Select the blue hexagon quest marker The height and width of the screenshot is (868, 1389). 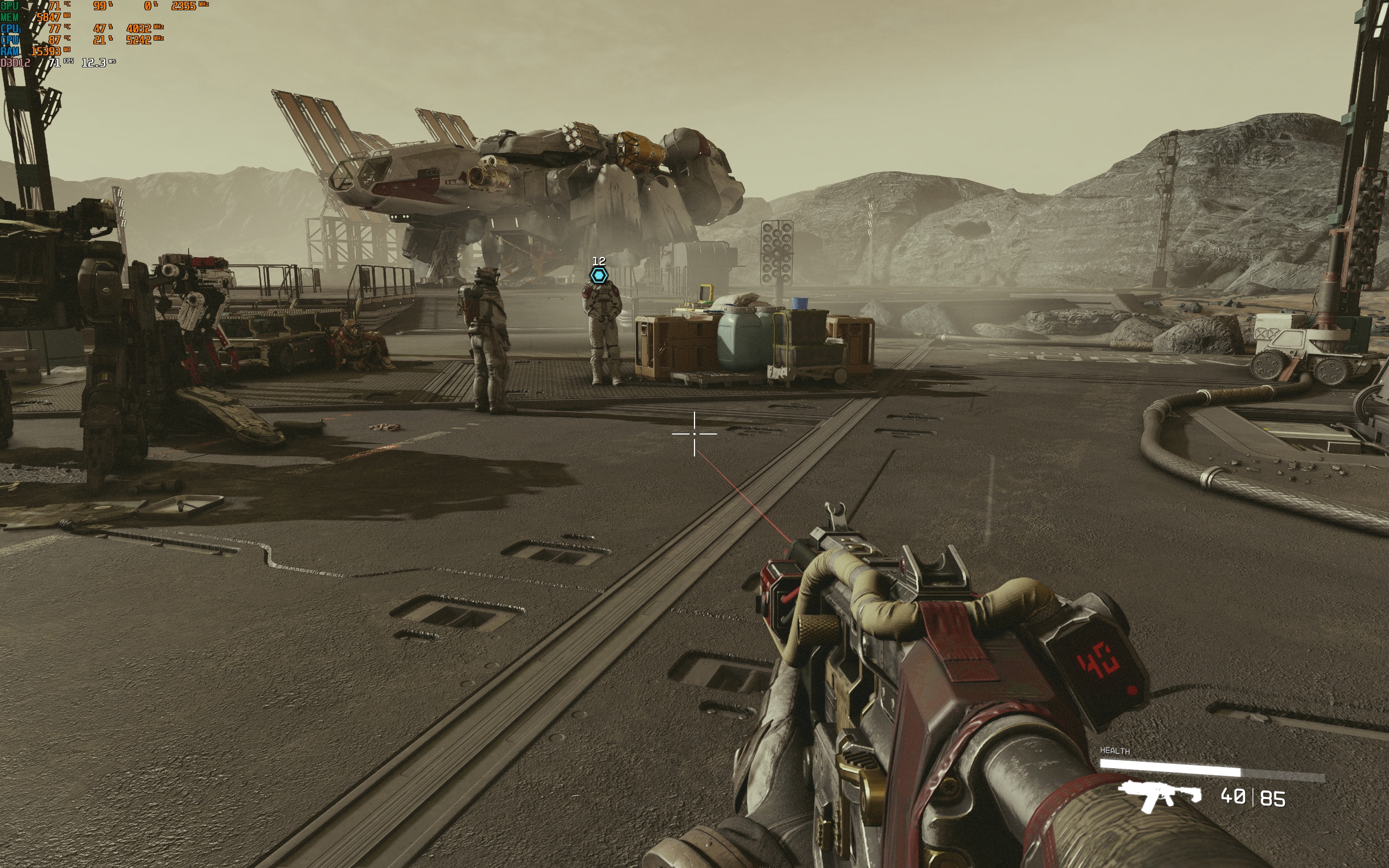[x=598, y=276]
